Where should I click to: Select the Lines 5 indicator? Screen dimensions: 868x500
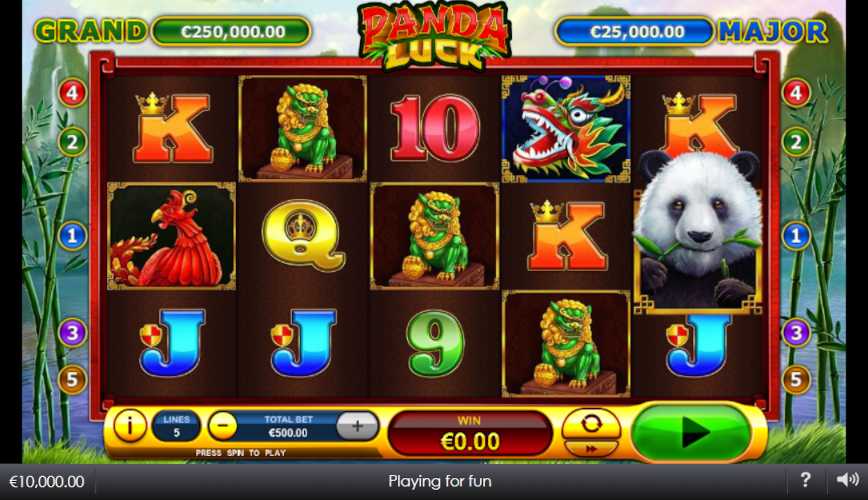175,427
